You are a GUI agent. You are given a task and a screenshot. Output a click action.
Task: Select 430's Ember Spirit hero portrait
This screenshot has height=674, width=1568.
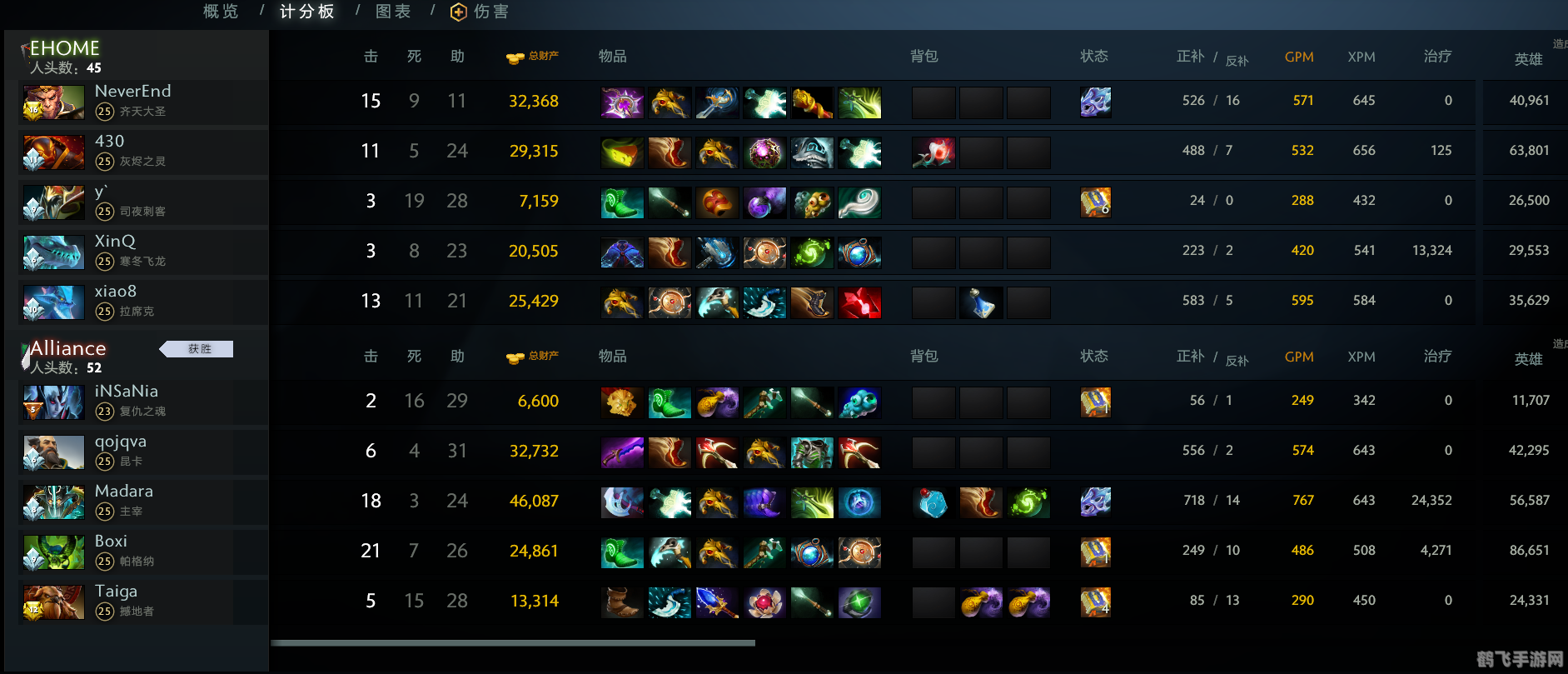click(53, 152)
